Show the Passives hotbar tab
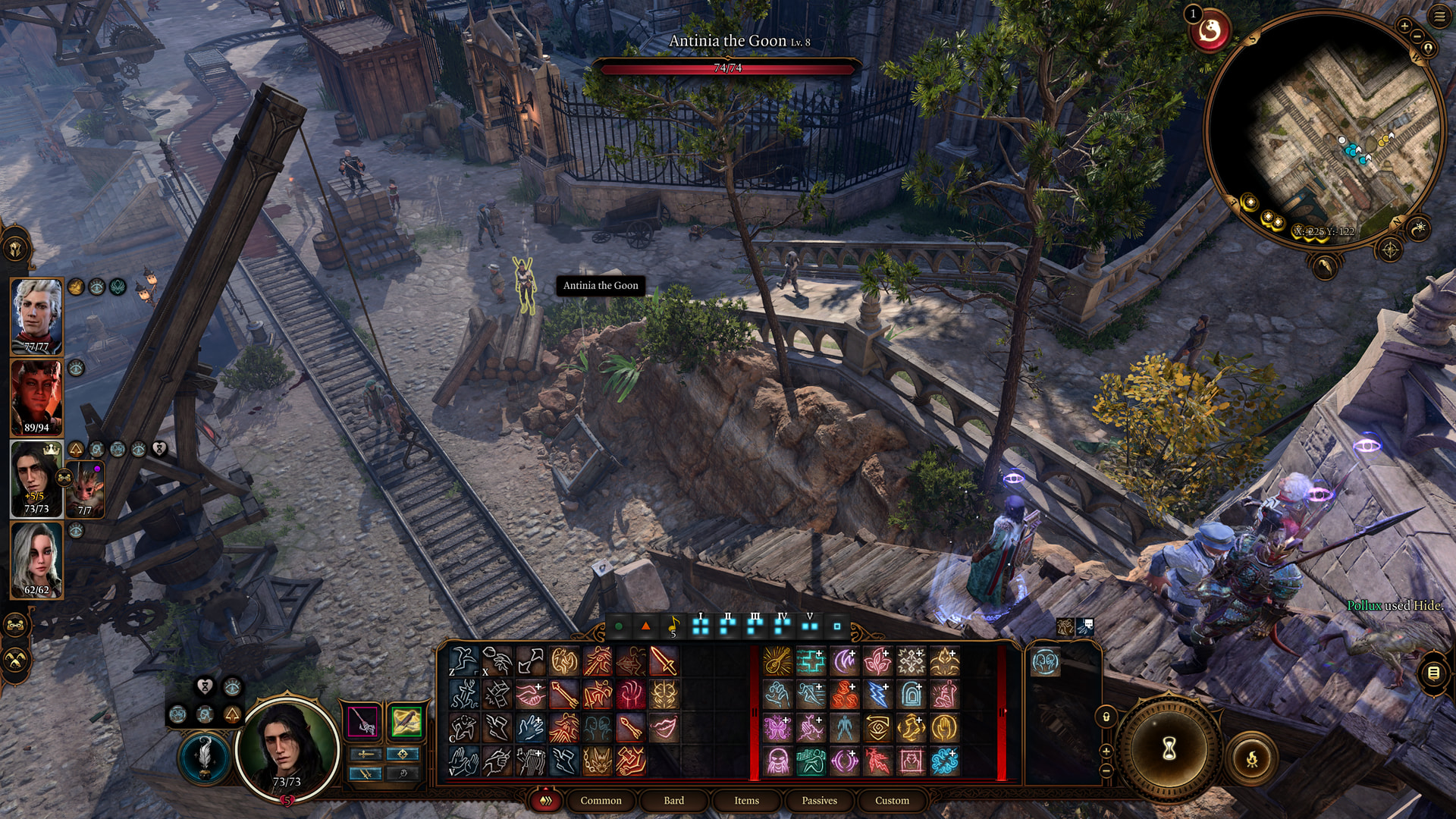1456x819 pixels. [819, 800]
